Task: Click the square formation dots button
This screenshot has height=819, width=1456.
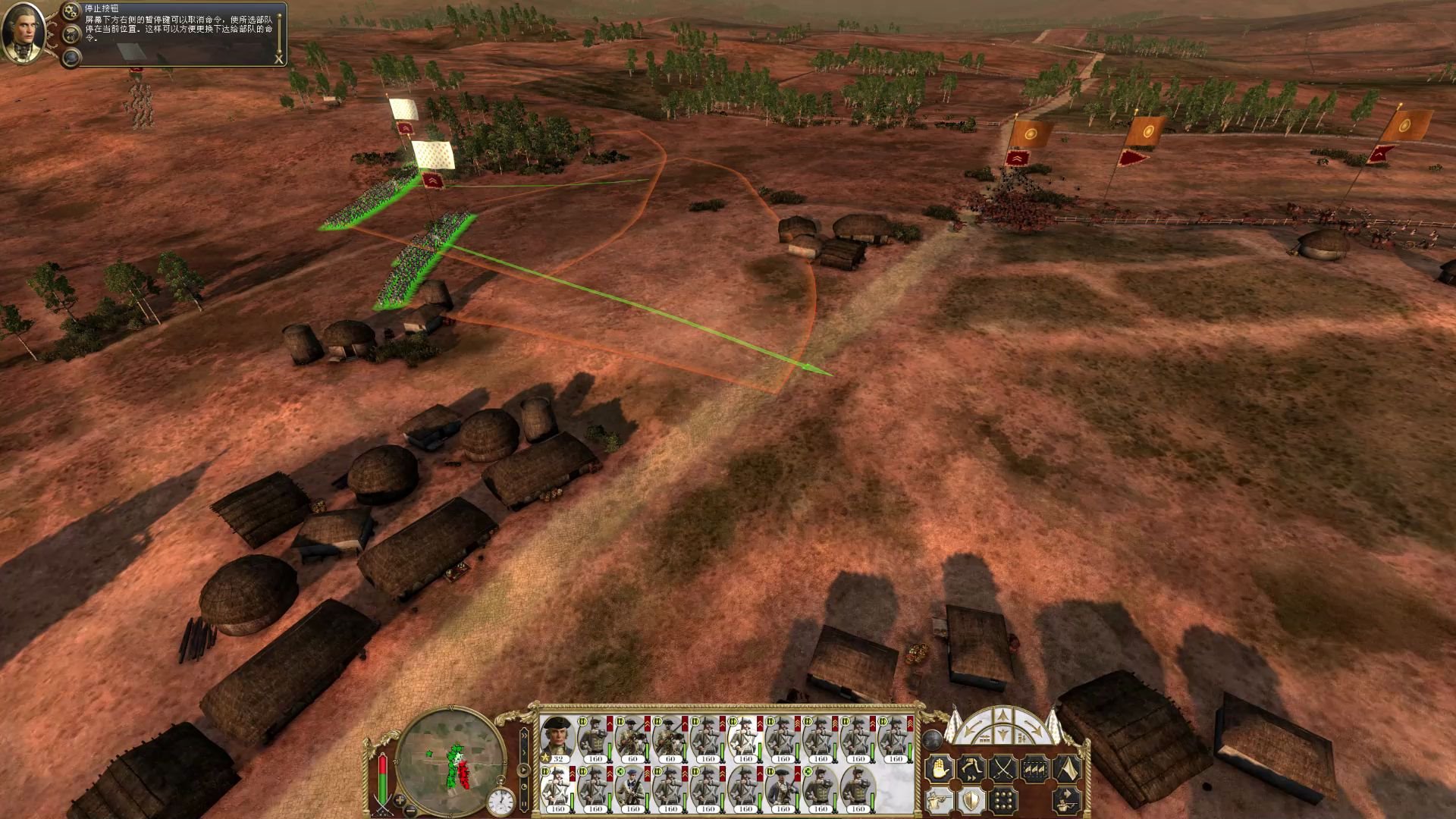Action: pyautogui.click(x=1003, y=801)
